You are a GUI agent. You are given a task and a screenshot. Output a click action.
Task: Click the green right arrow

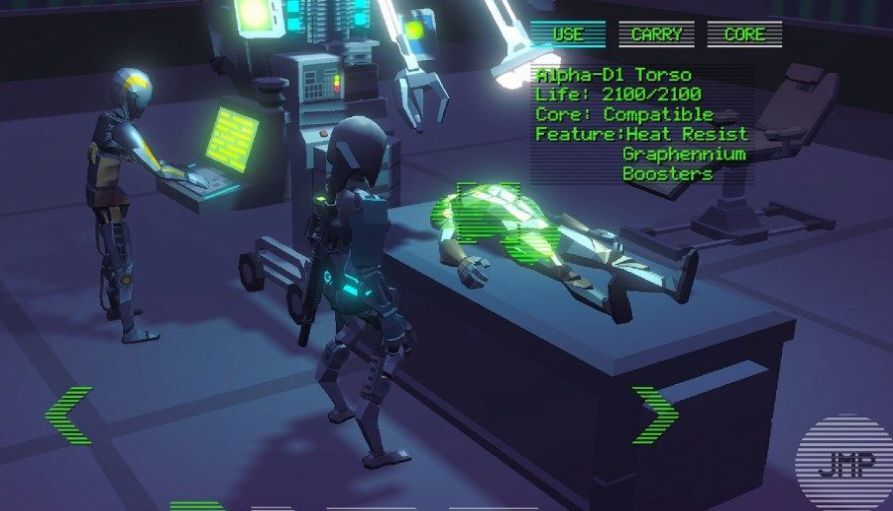click(655, 415)
